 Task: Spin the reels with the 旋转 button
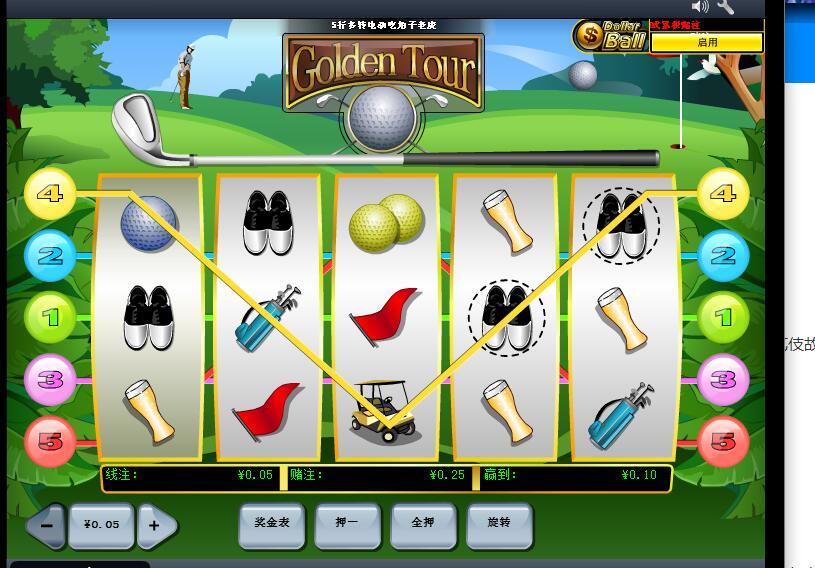(x=499, y=523)
